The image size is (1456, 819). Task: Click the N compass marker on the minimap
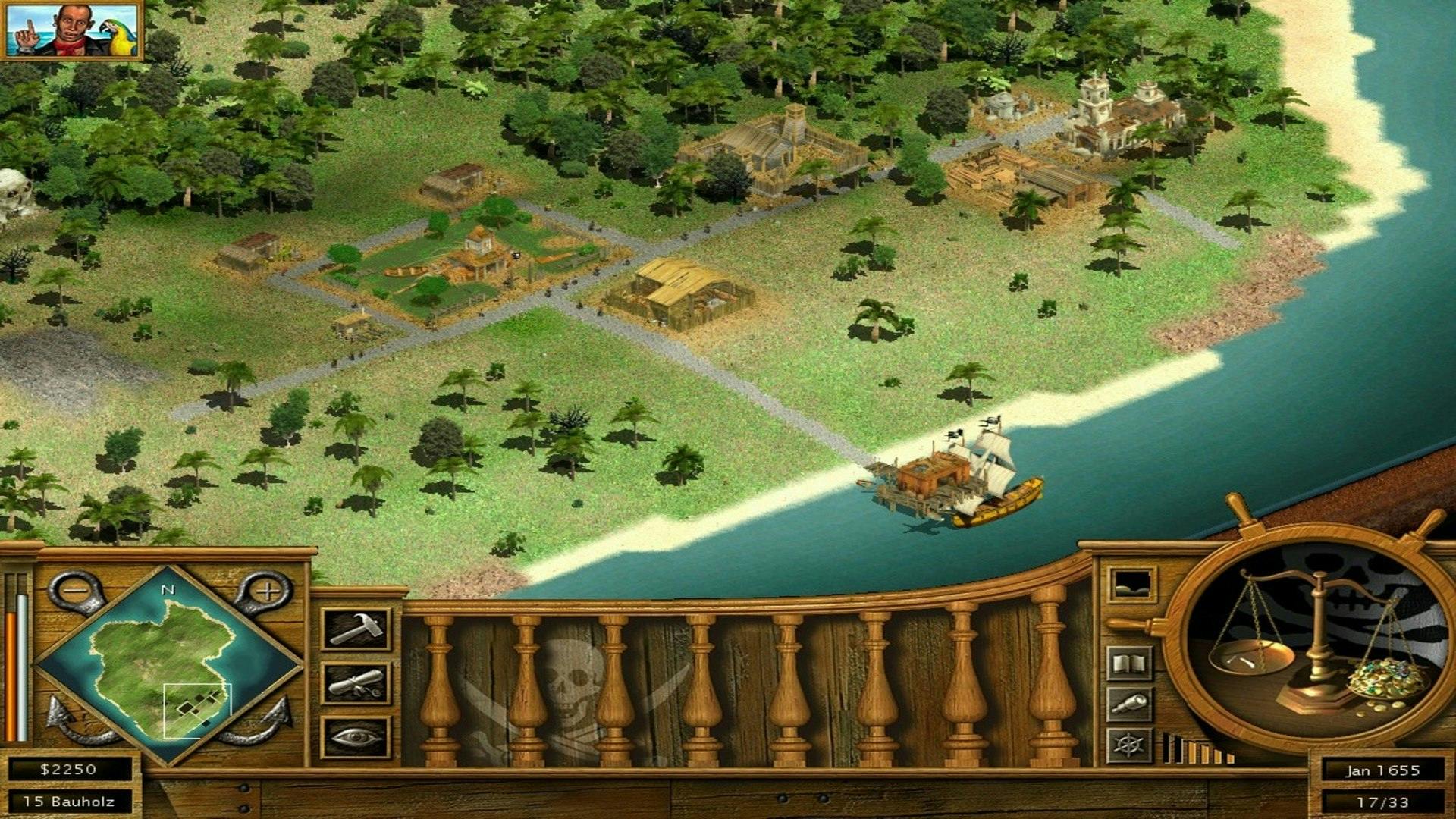coord(167,588)
